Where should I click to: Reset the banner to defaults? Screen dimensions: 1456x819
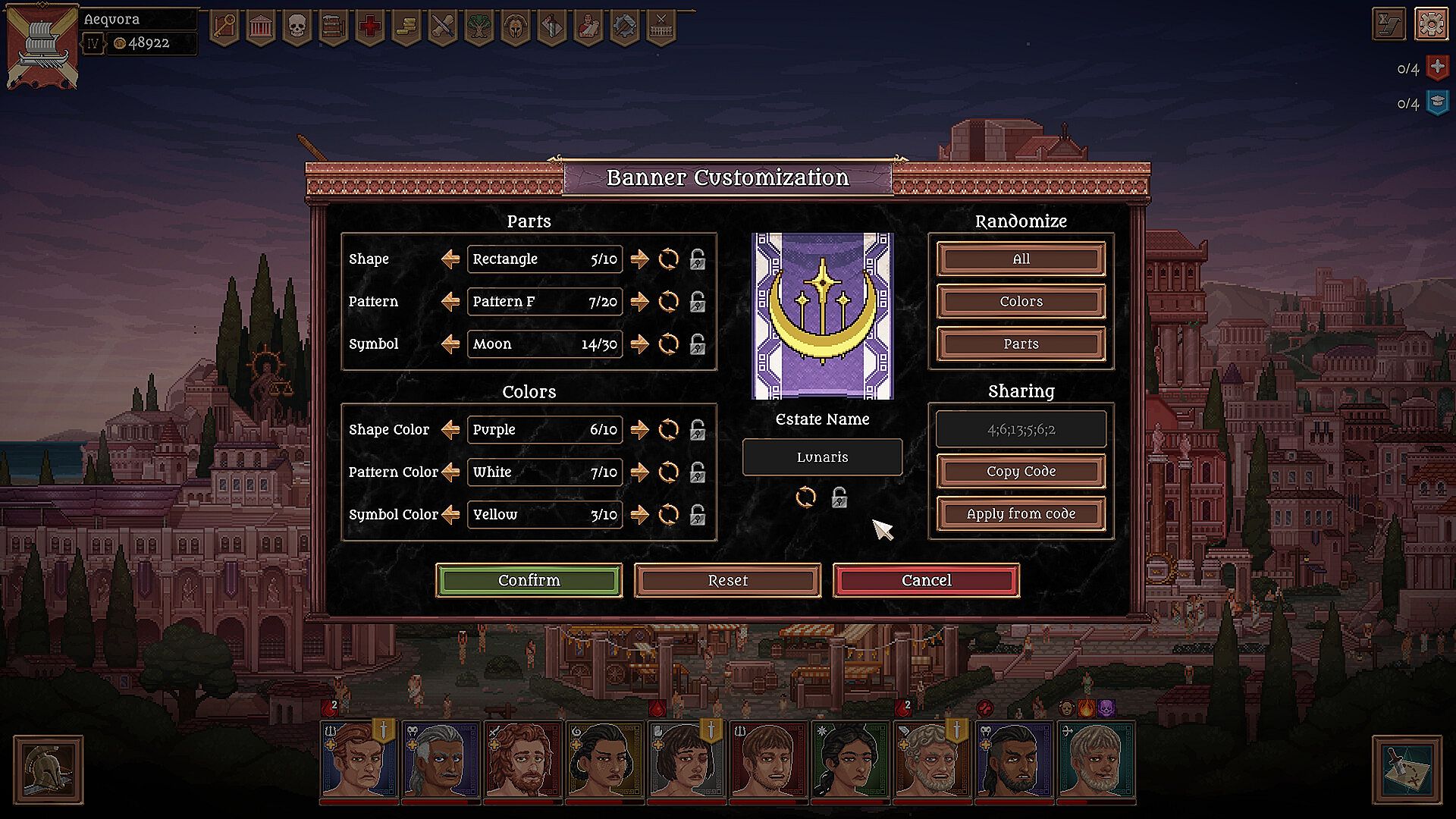pos(727,580)
